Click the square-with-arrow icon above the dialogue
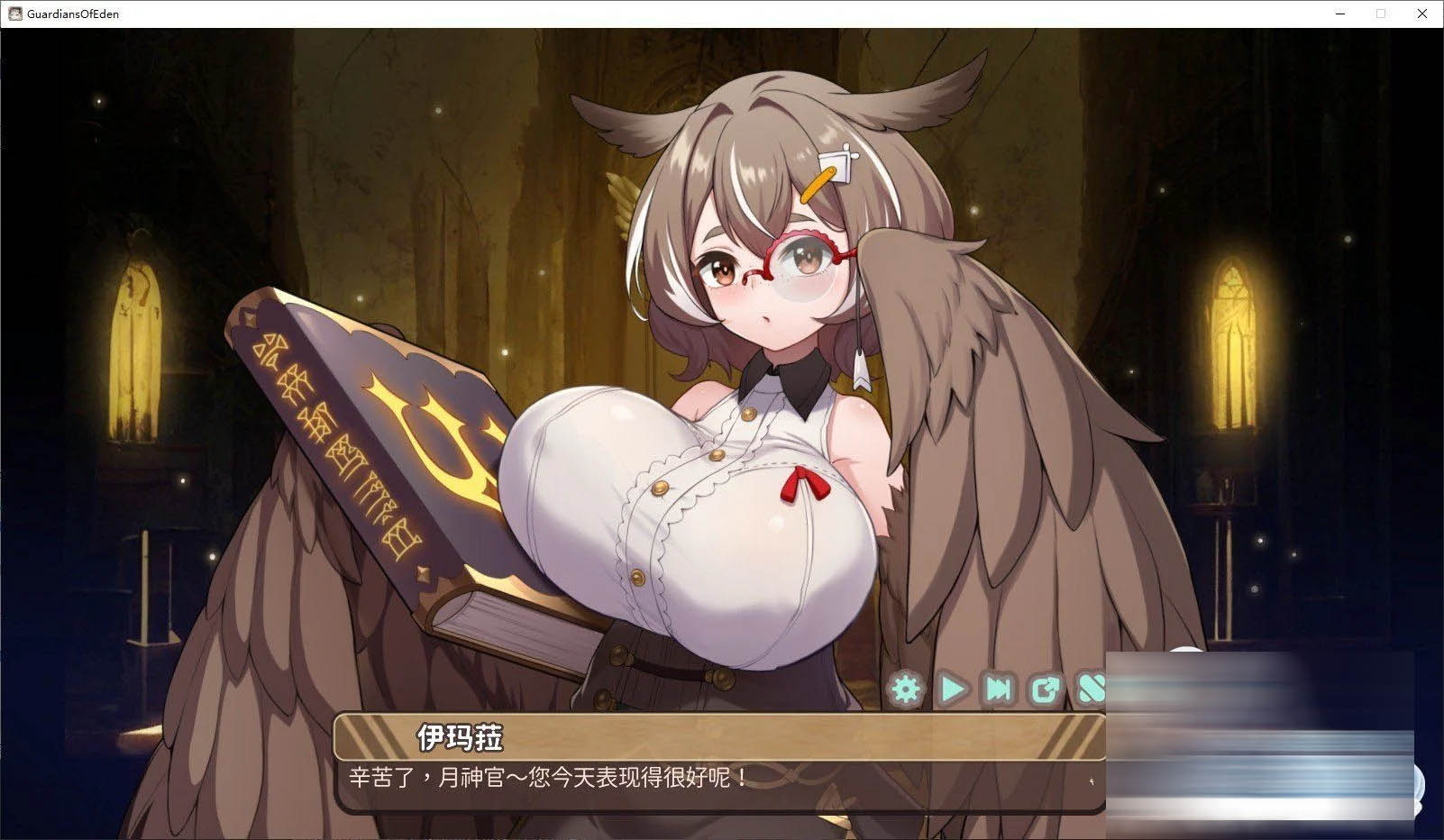 (x=1045, y=689)
